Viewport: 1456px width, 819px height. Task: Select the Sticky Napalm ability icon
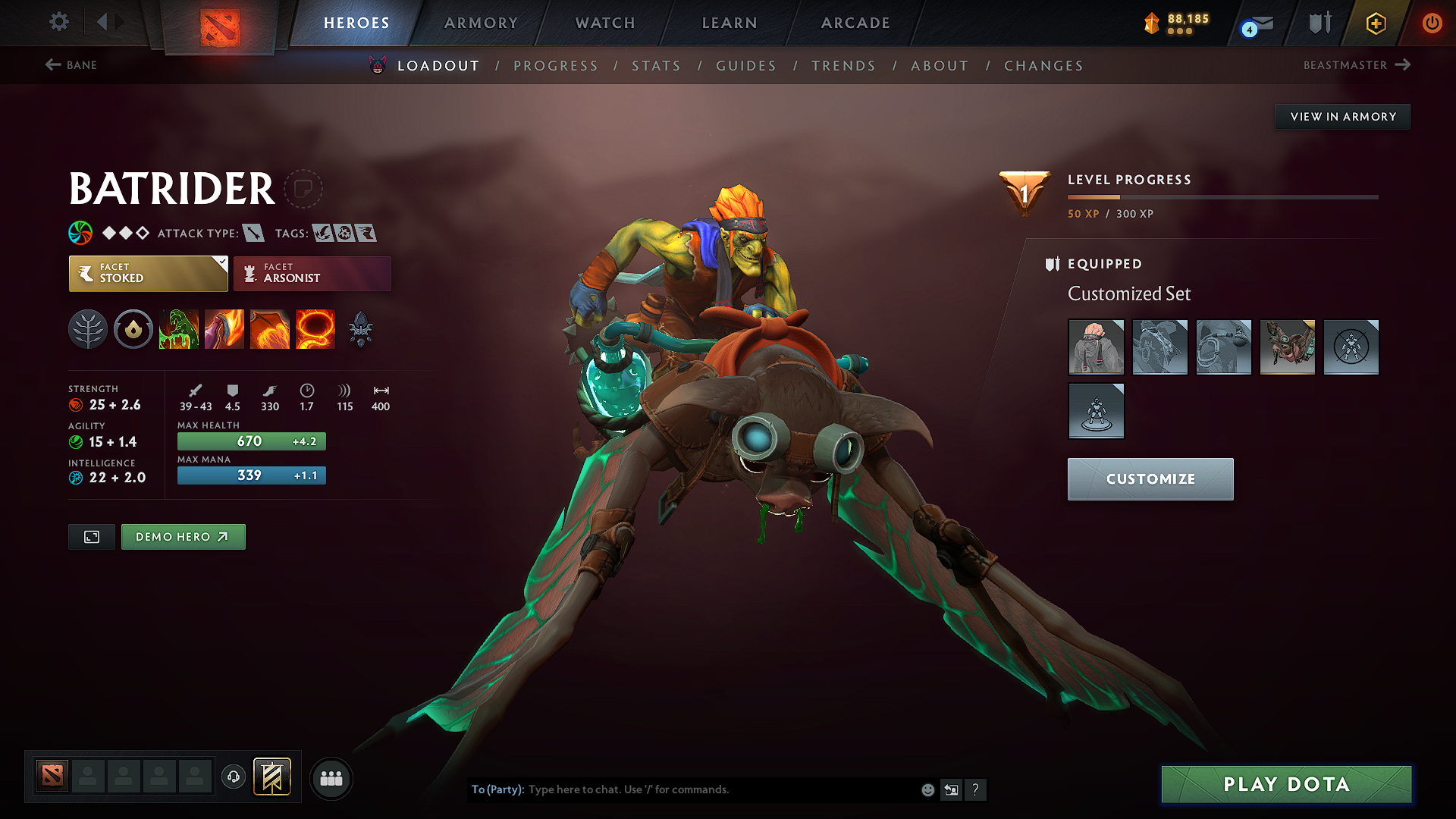(179, 329)
